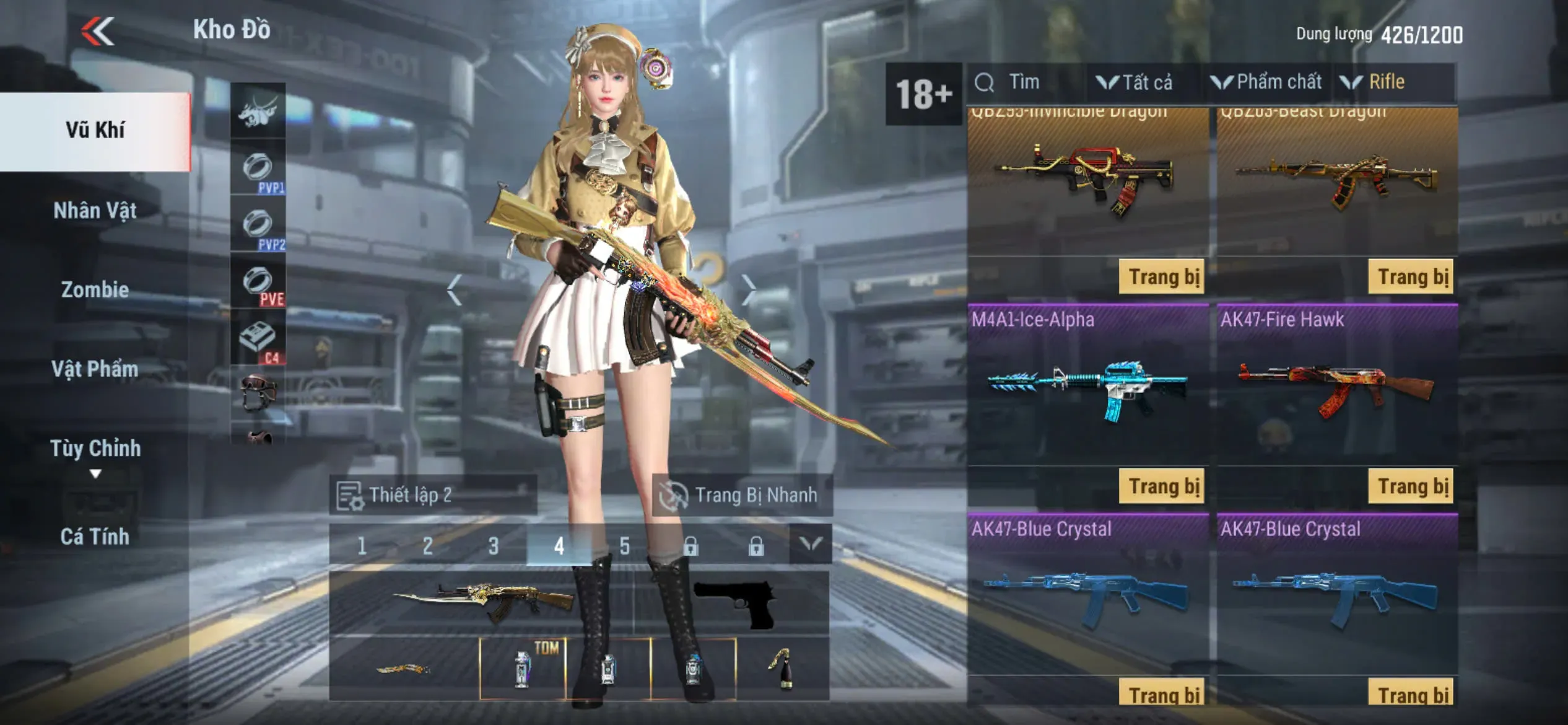
Task: Equip the AK47-Fire Hawk with Trang bị
Action: coord(1411,486)
